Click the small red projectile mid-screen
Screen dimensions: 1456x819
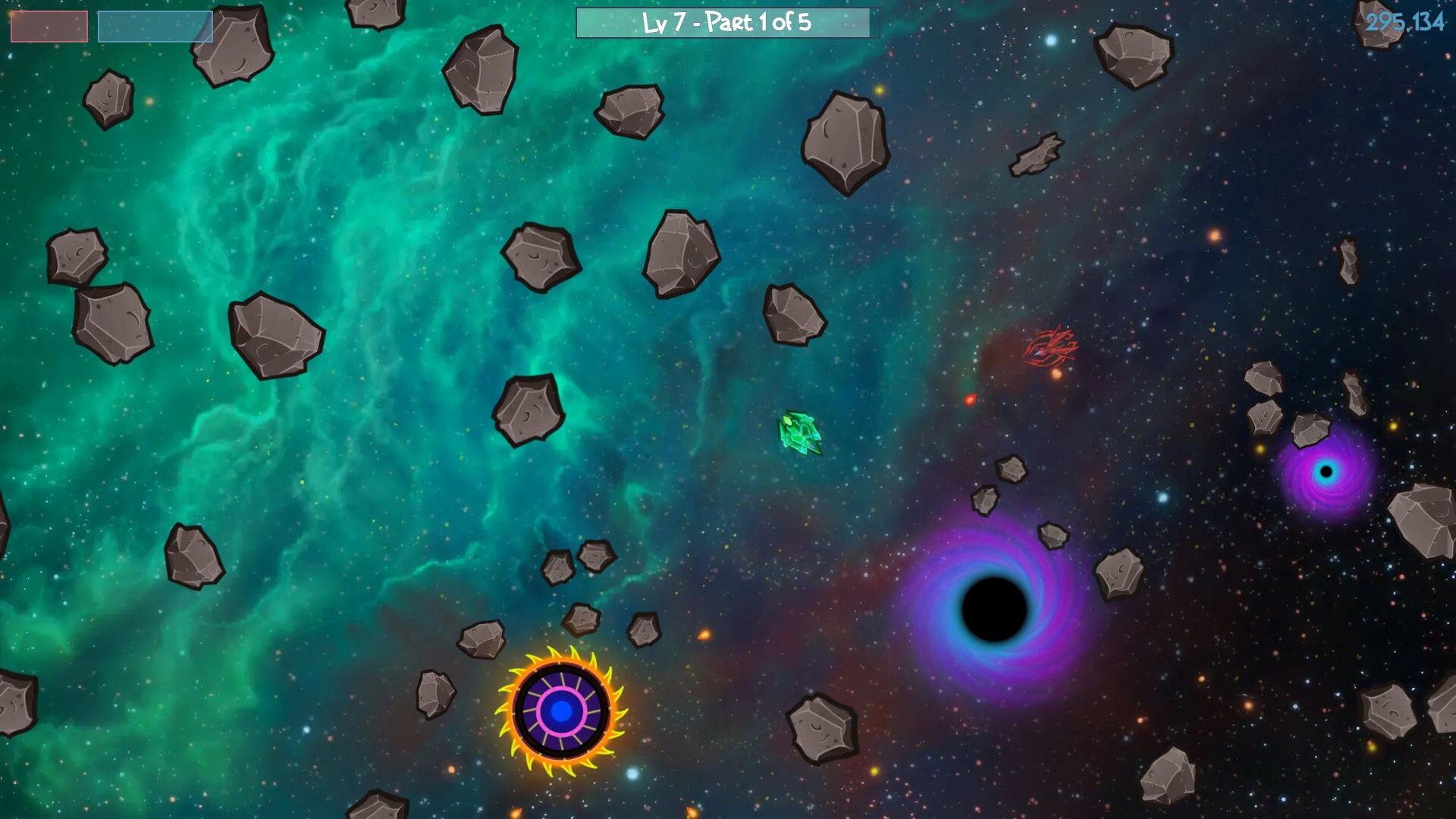pos(970,400)
